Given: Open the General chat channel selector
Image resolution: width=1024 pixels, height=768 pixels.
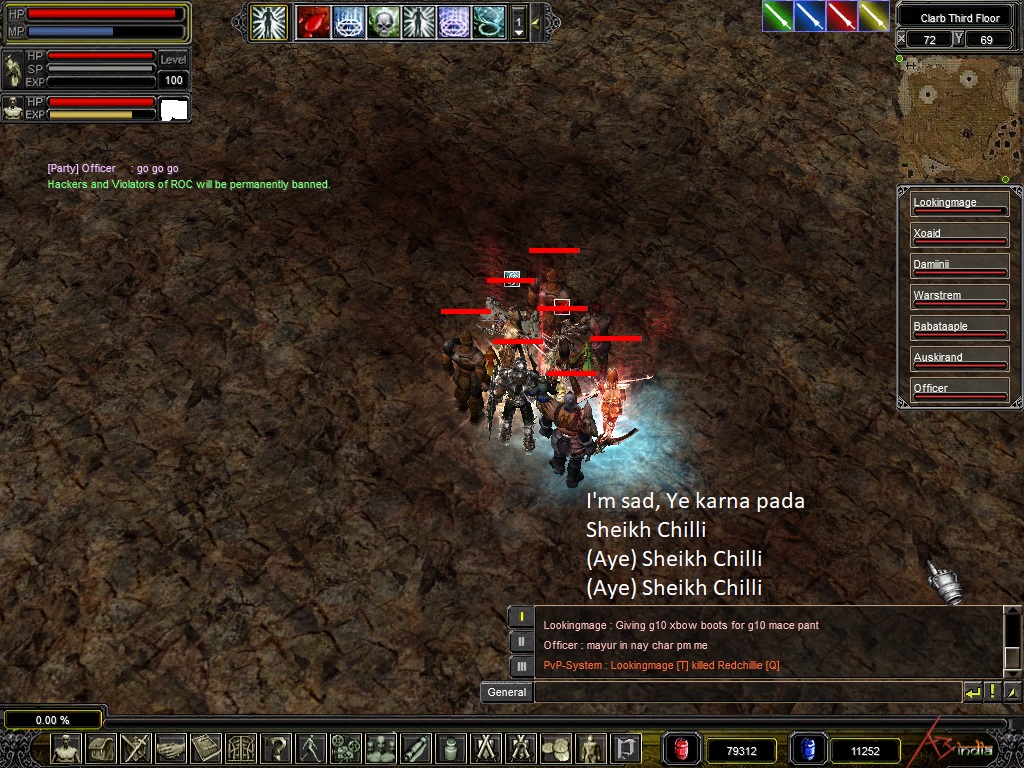Looking at the screenshot, I should click(x=507, y=692).
